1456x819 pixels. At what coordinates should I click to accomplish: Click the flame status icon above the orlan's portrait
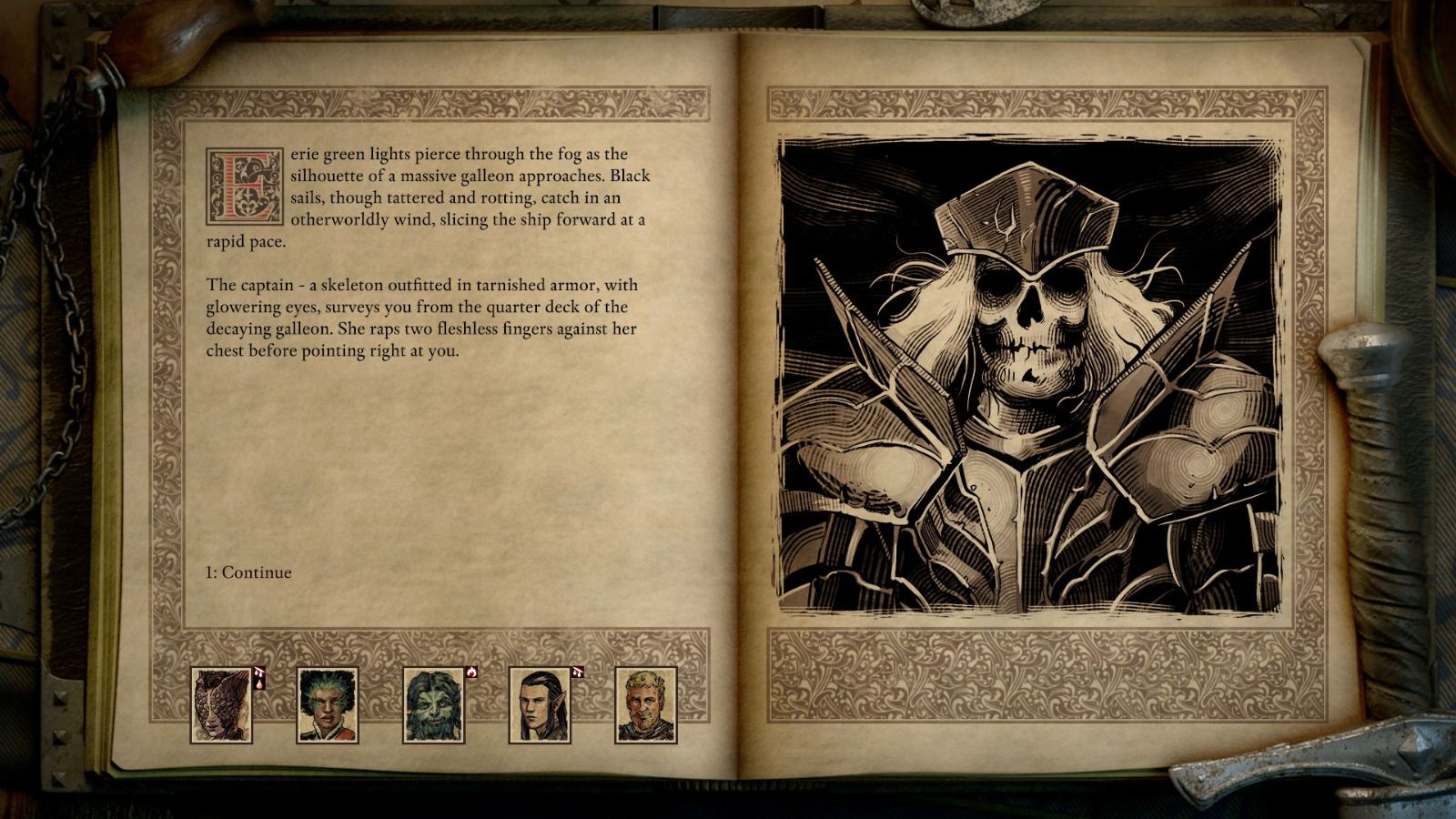click(x=471, y=672)
